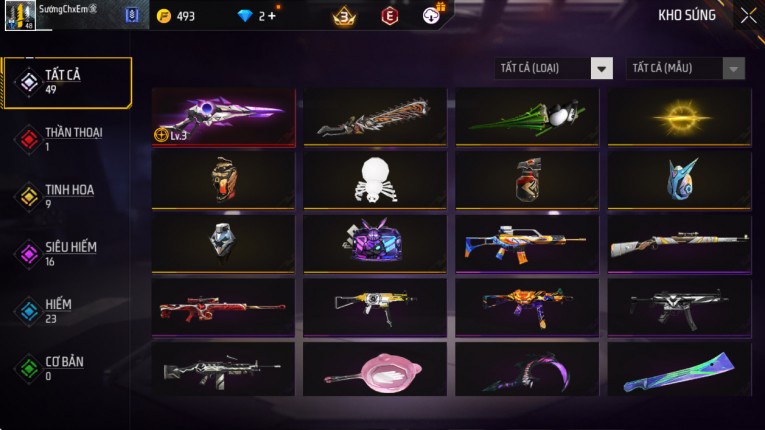This screenshot has width=765, height=430.
Task: Expand the Tất Cả (Mẫu) dropdown
Action: pos(686,68)
